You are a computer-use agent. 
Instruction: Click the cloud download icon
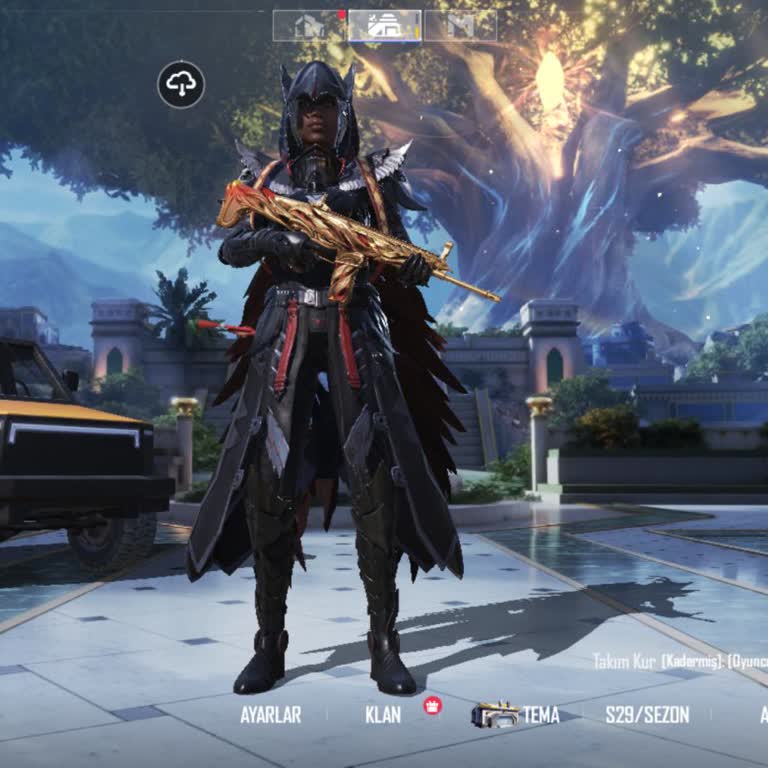click(181, 85)
